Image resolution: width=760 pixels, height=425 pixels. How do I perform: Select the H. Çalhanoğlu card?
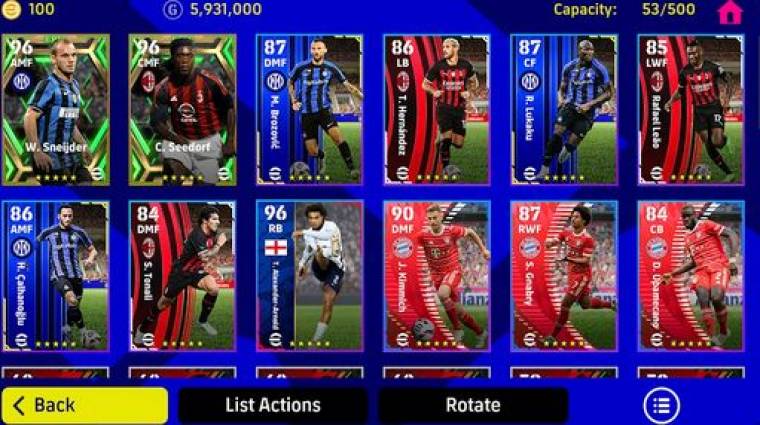click(x=56, y=276)
